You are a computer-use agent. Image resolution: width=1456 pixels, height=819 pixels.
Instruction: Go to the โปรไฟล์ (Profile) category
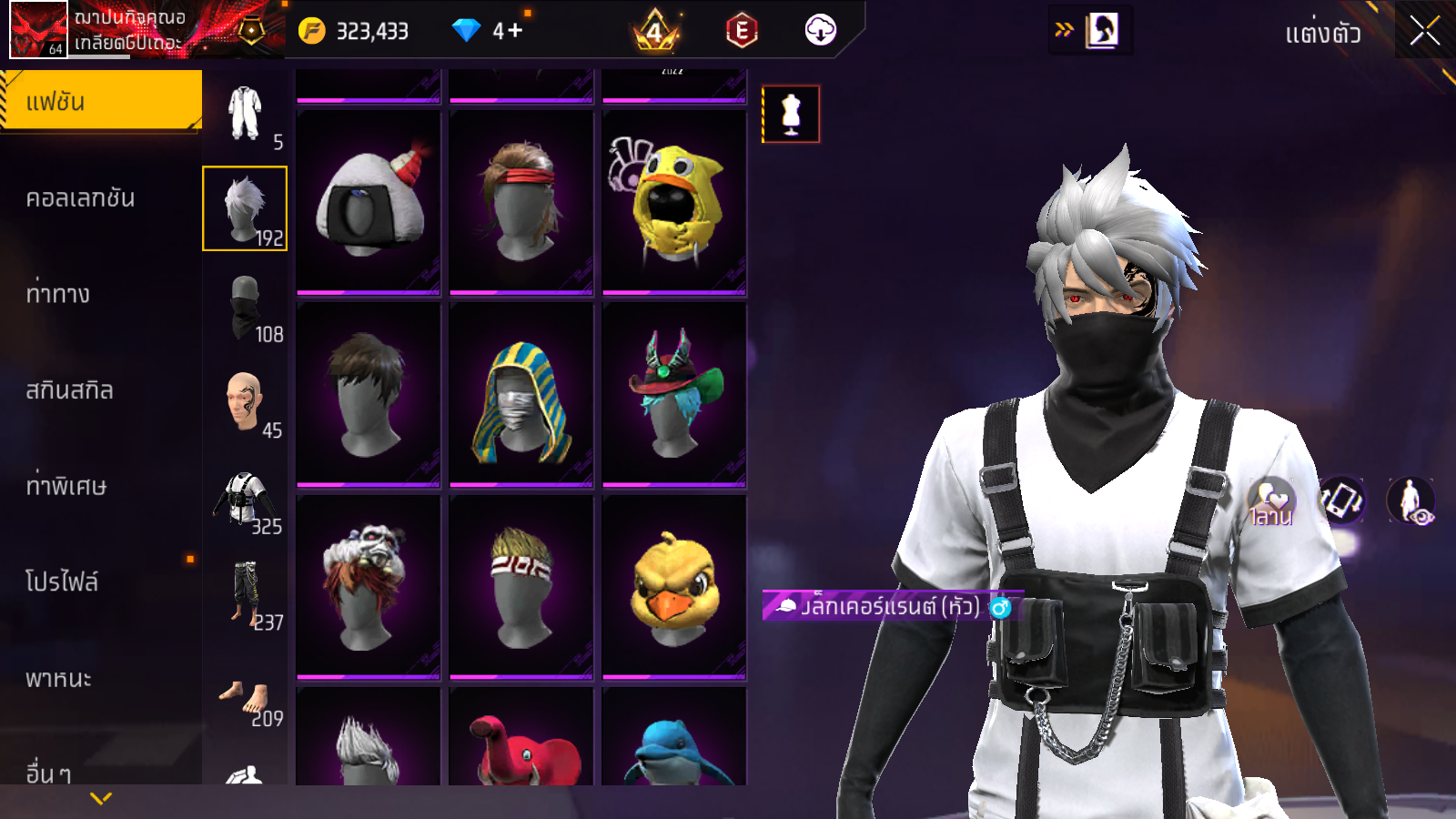[62, 581]
